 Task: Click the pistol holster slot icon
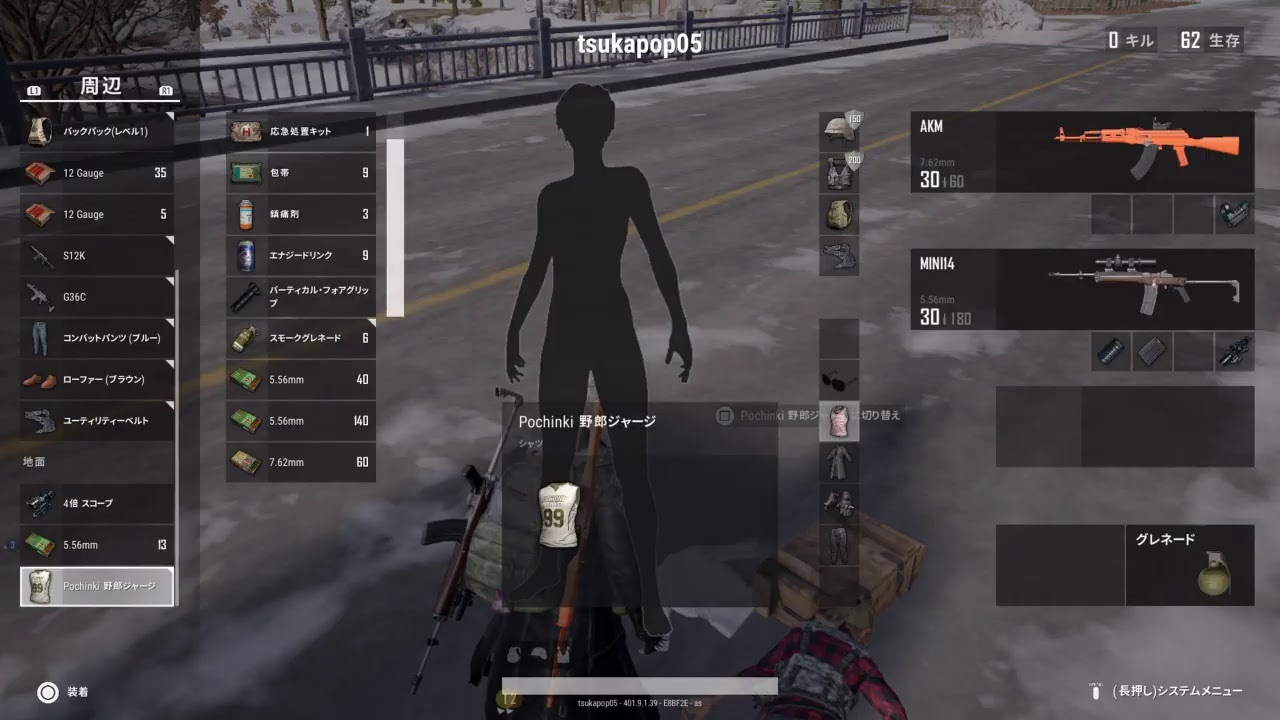click(838, 257)
